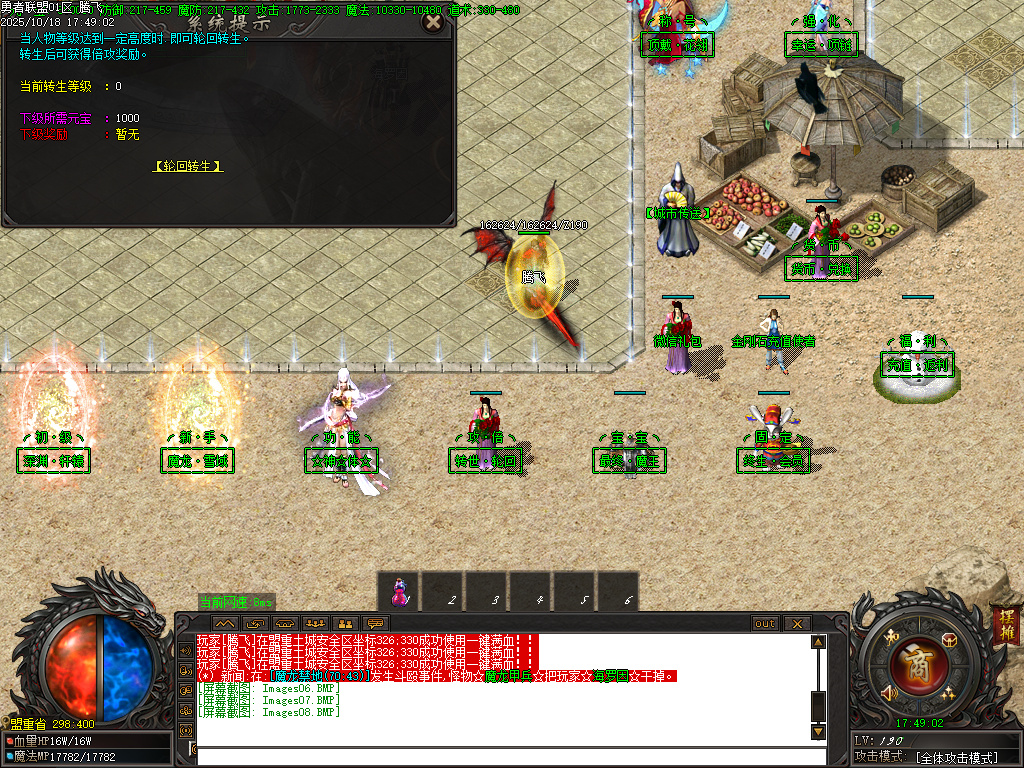The height and width of the screenshot is (768, 1024).
Task: Select the red potion in hotbar slot 1
Action: (399, 591)
